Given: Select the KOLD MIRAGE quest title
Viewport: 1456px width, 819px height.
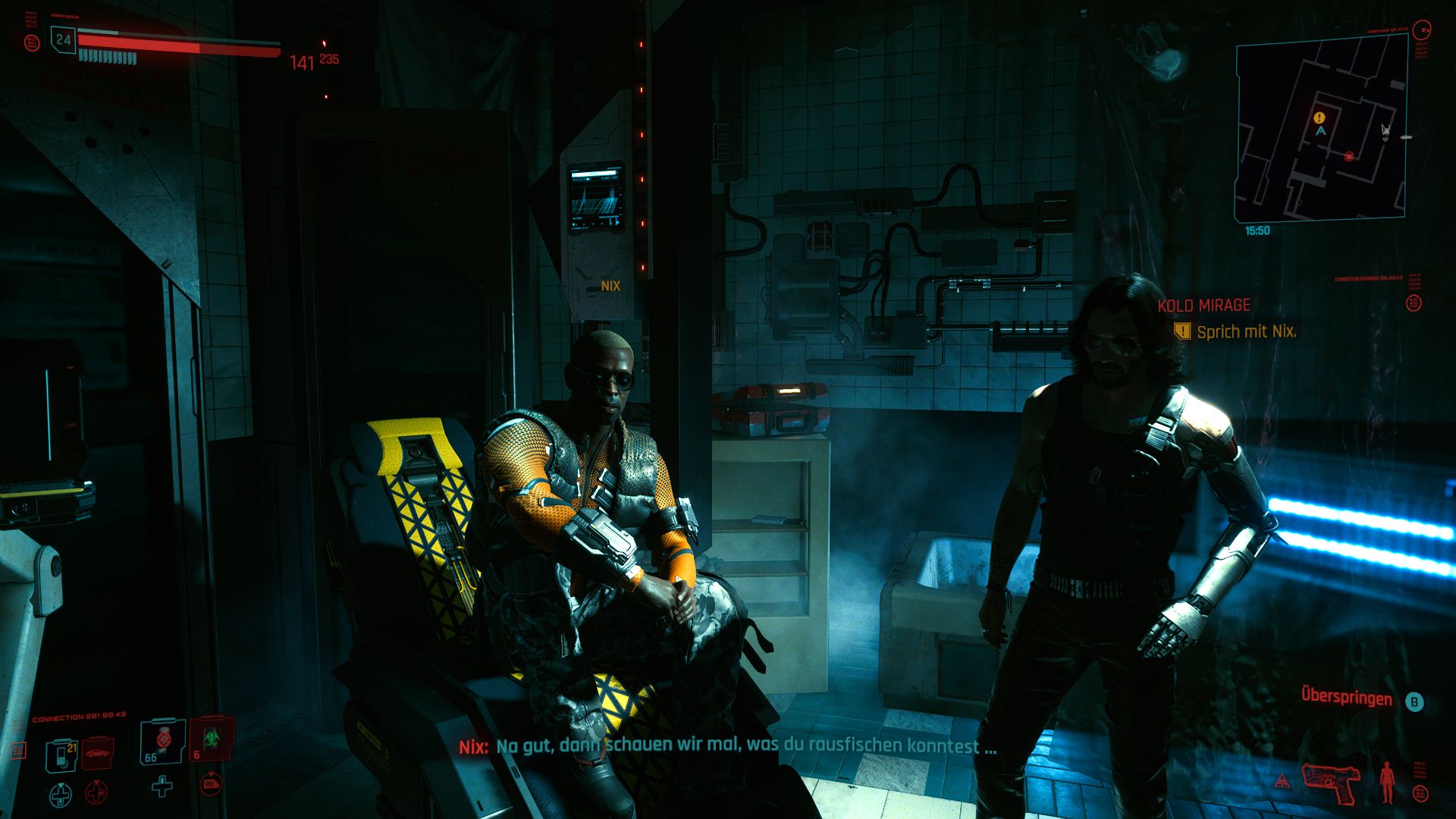Looking at the screenshot, I should click(1202, 306).
